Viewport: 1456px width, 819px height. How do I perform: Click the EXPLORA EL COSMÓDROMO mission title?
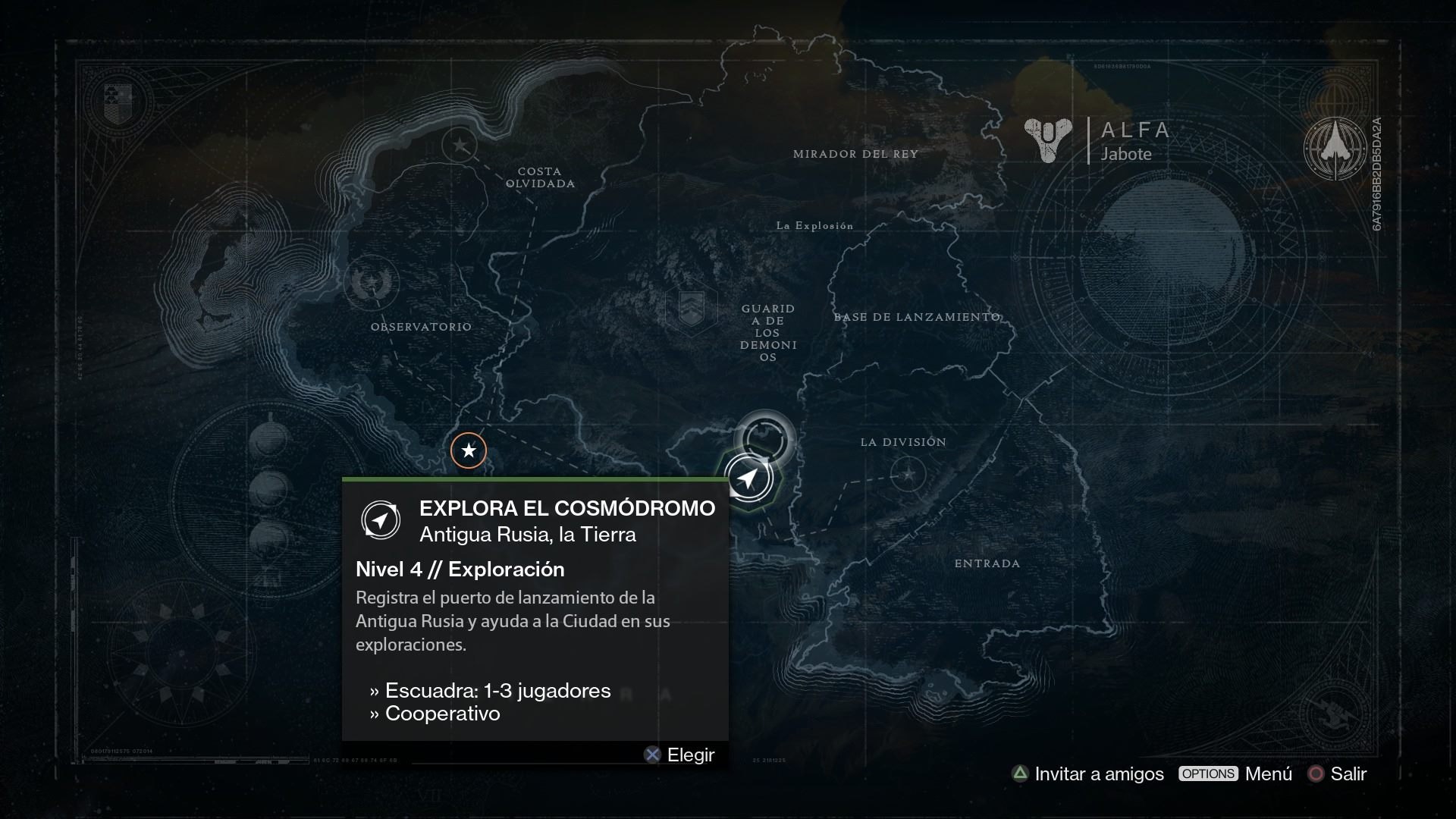click(x=567, y=508)
